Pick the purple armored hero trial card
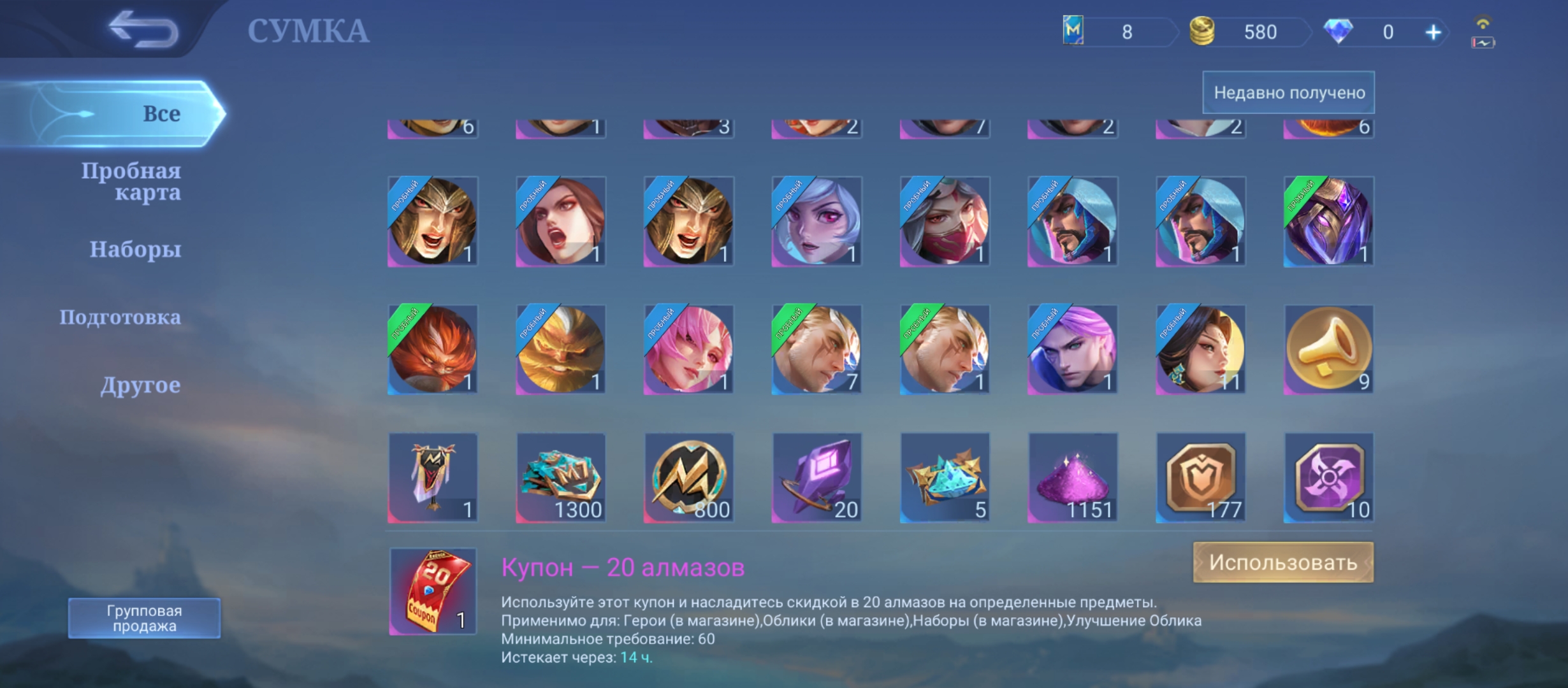 pyautogui.click(x=1328, y=222)
